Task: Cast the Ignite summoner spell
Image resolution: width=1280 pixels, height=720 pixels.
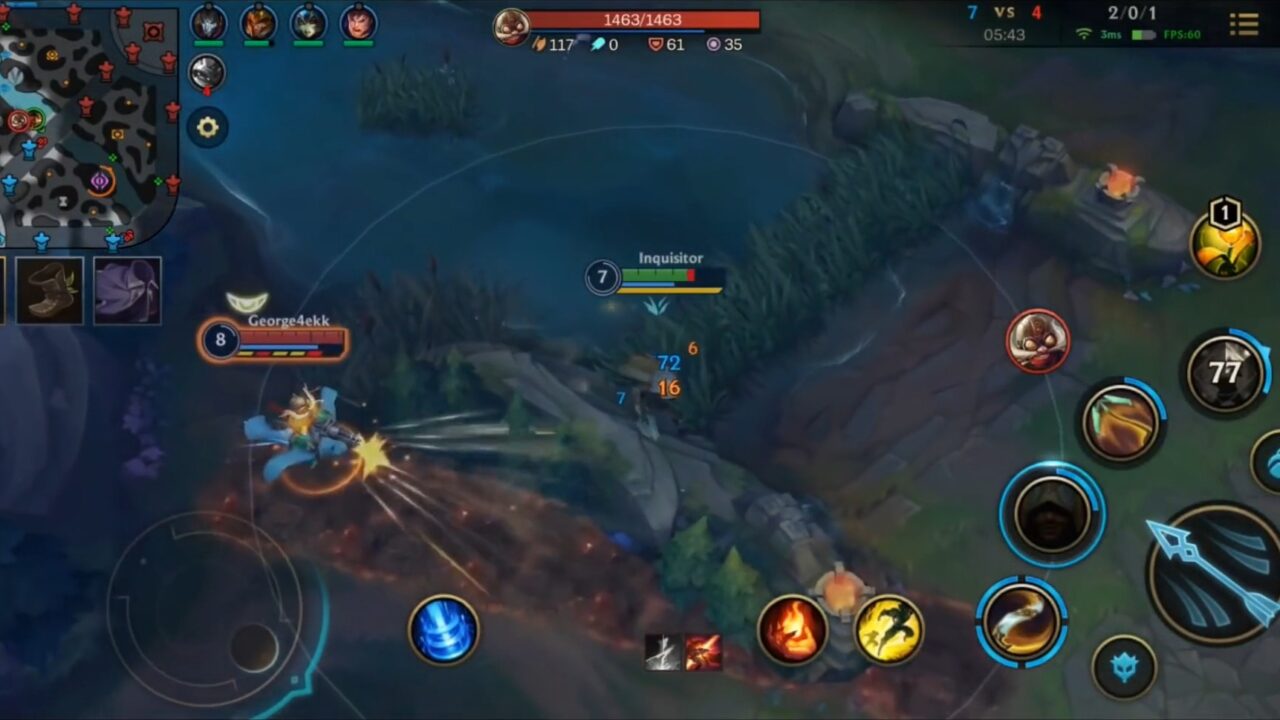Action: pyautogui.click(x=793, y=630)
